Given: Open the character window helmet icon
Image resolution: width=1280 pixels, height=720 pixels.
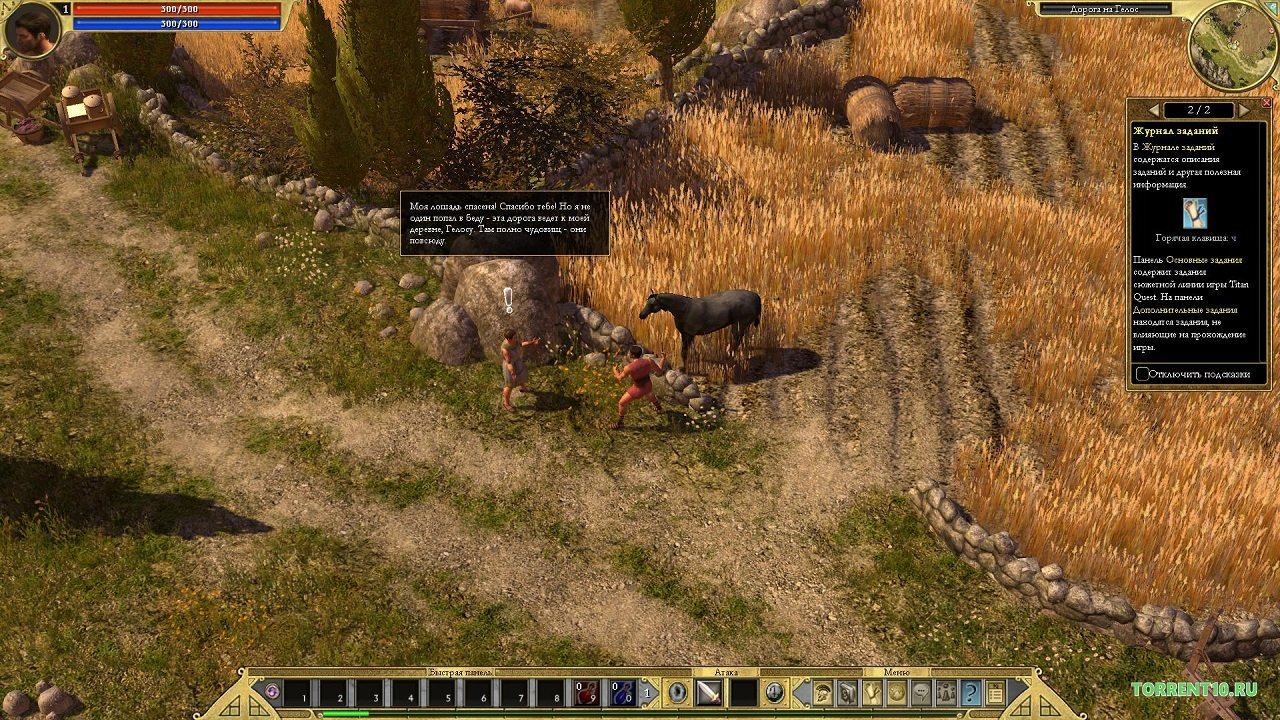Looking at the screenshot, I should [823, 692].
